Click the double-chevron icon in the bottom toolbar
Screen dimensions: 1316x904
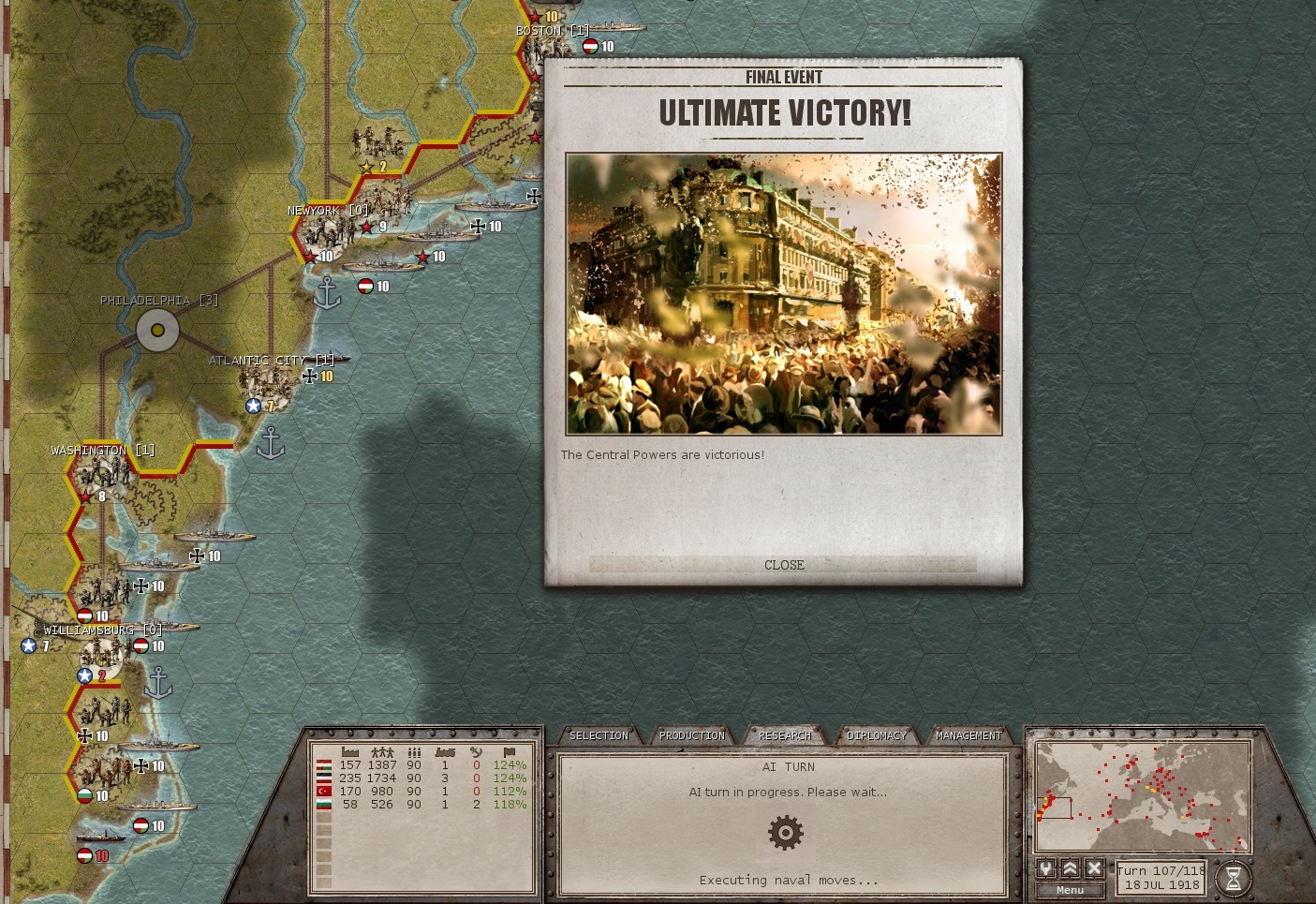(1069, 869)
